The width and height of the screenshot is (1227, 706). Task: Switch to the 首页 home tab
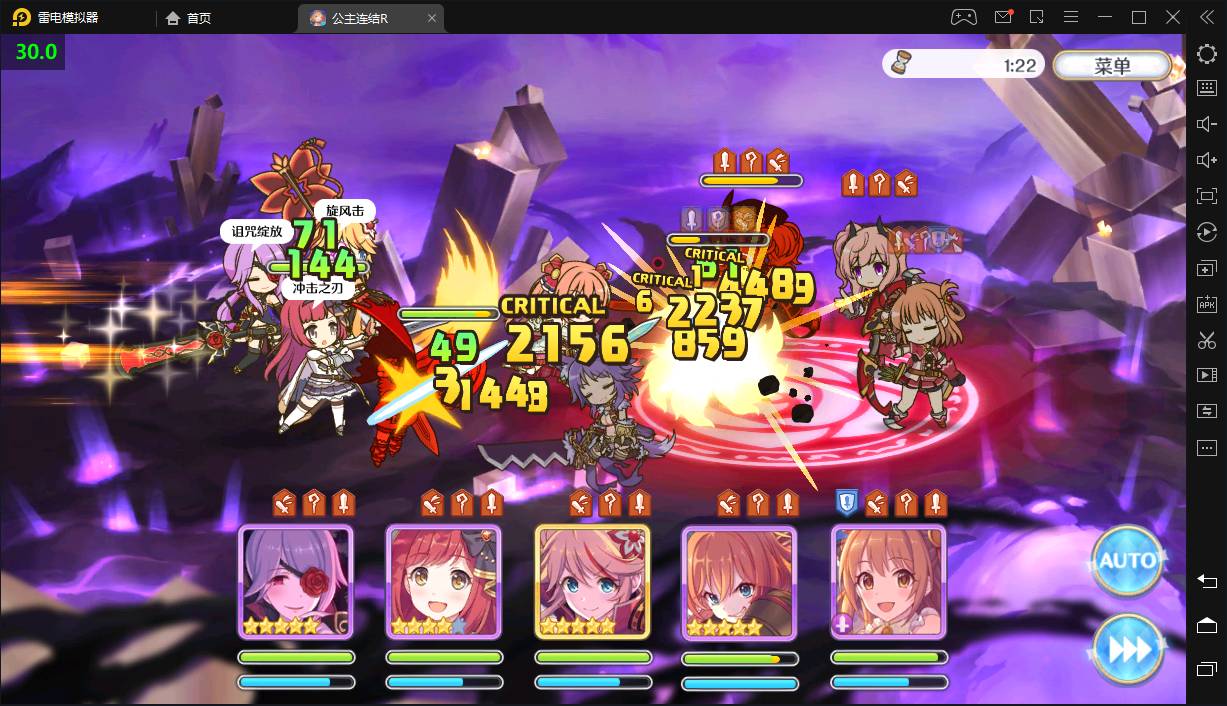(189, 18)
